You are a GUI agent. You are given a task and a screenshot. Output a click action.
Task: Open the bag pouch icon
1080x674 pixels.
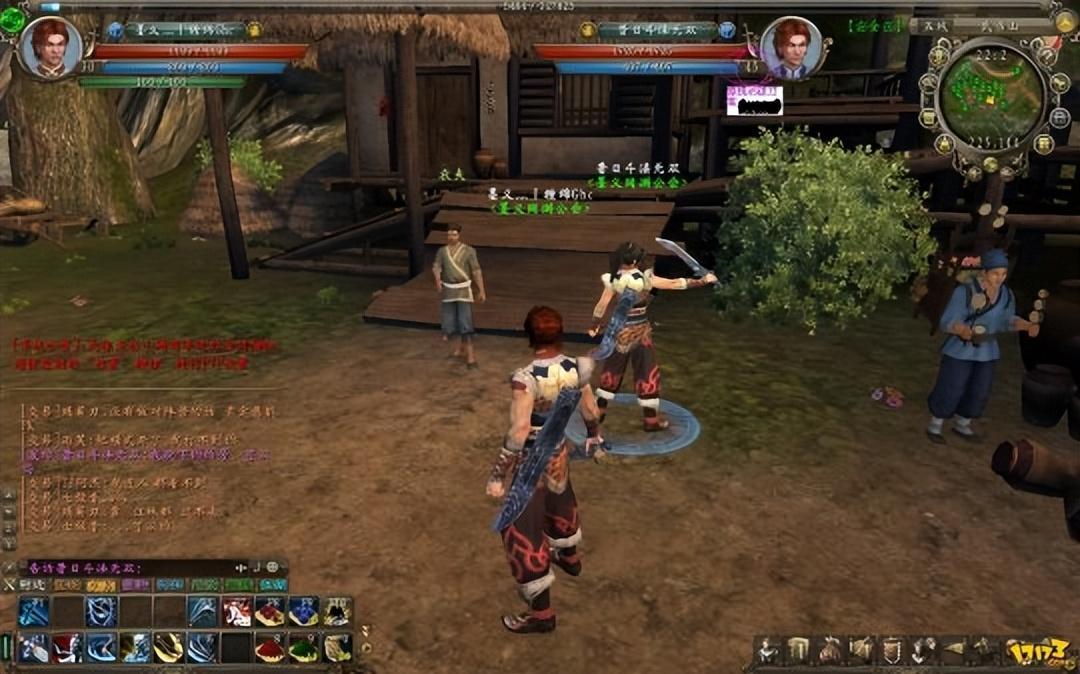tap(830, 650)
